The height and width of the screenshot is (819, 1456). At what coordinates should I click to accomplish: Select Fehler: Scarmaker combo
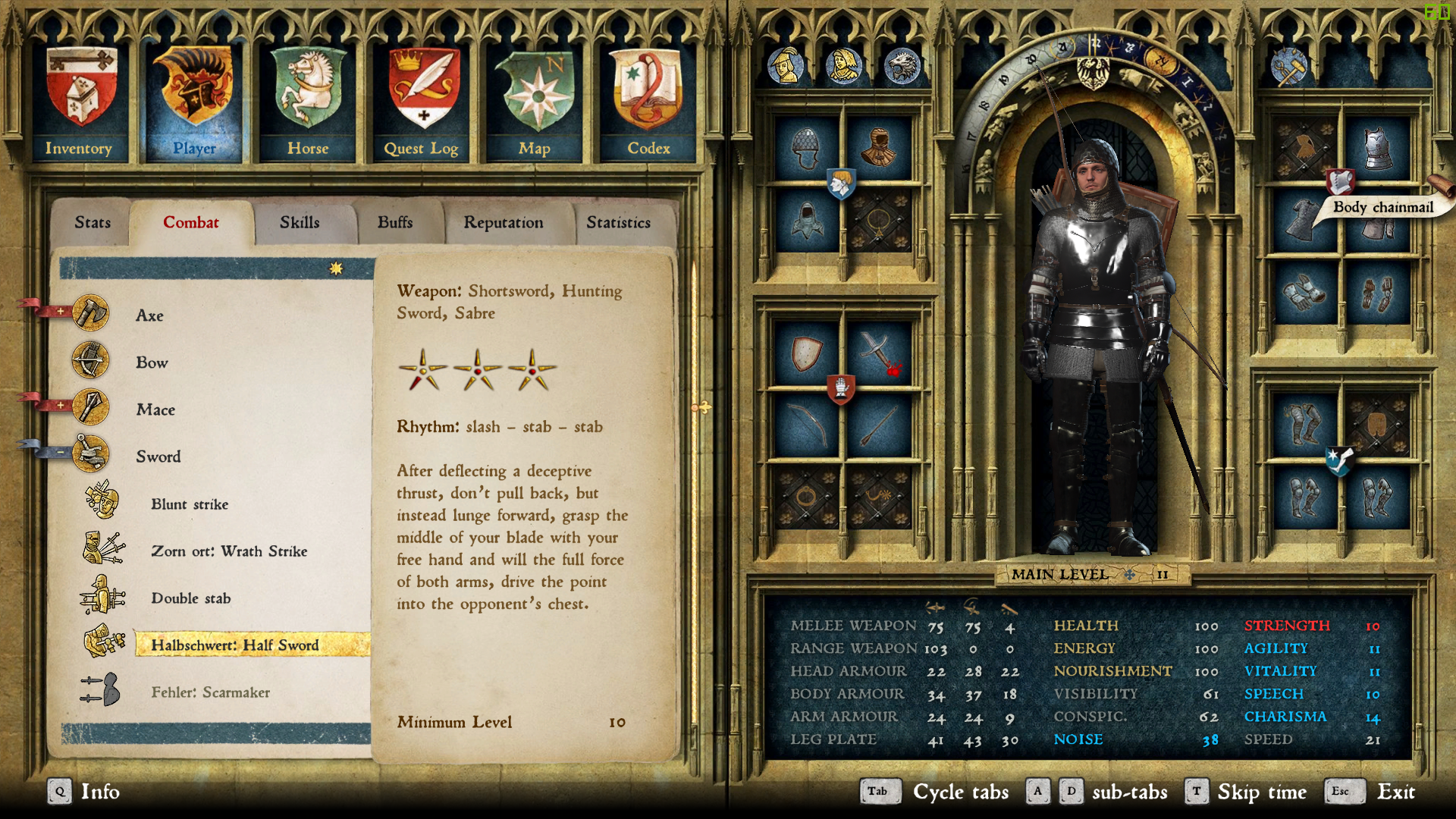pyautogui.click(x=210, y=692)
